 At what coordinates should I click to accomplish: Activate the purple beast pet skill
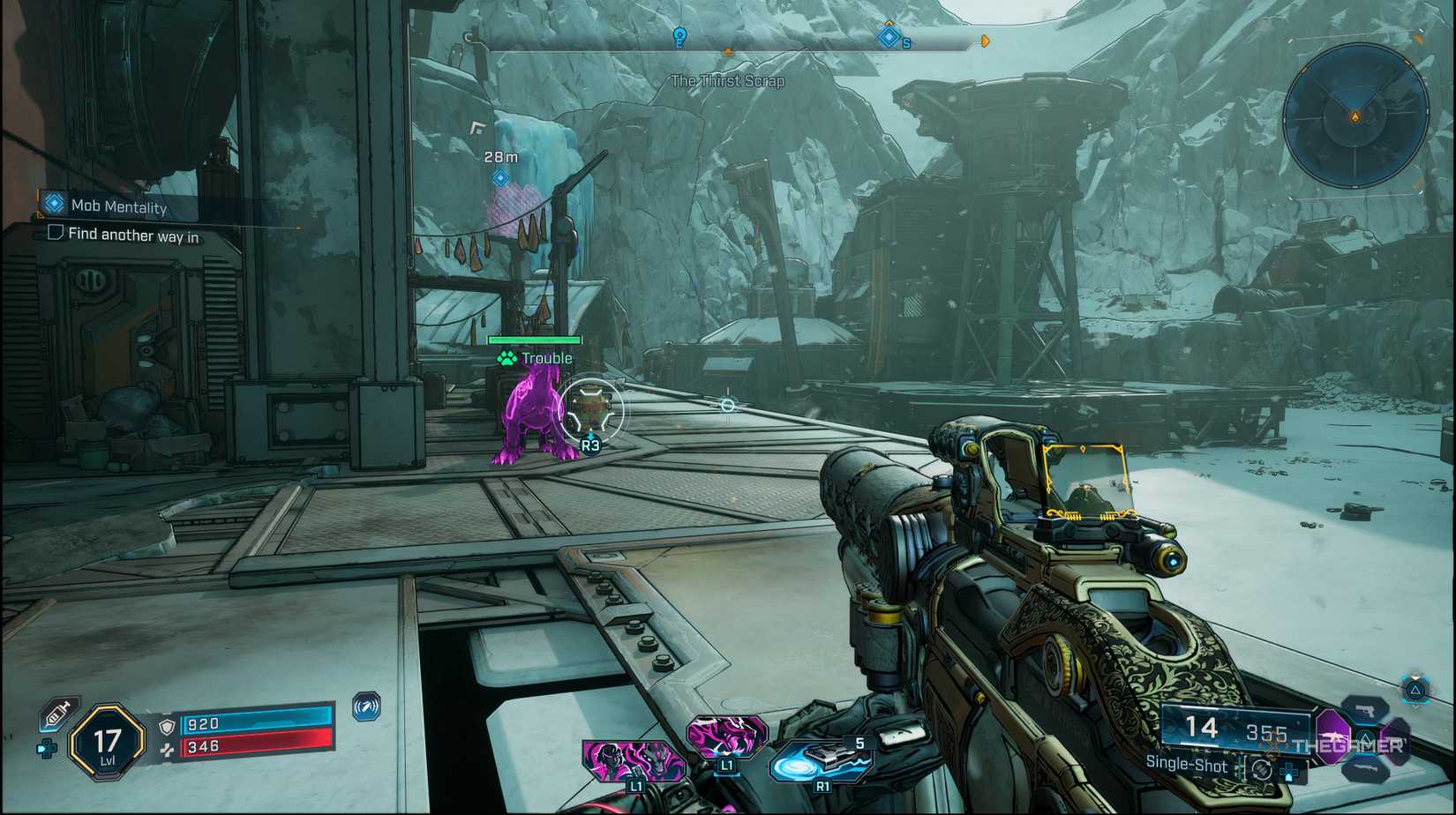[x=726, y=736]
